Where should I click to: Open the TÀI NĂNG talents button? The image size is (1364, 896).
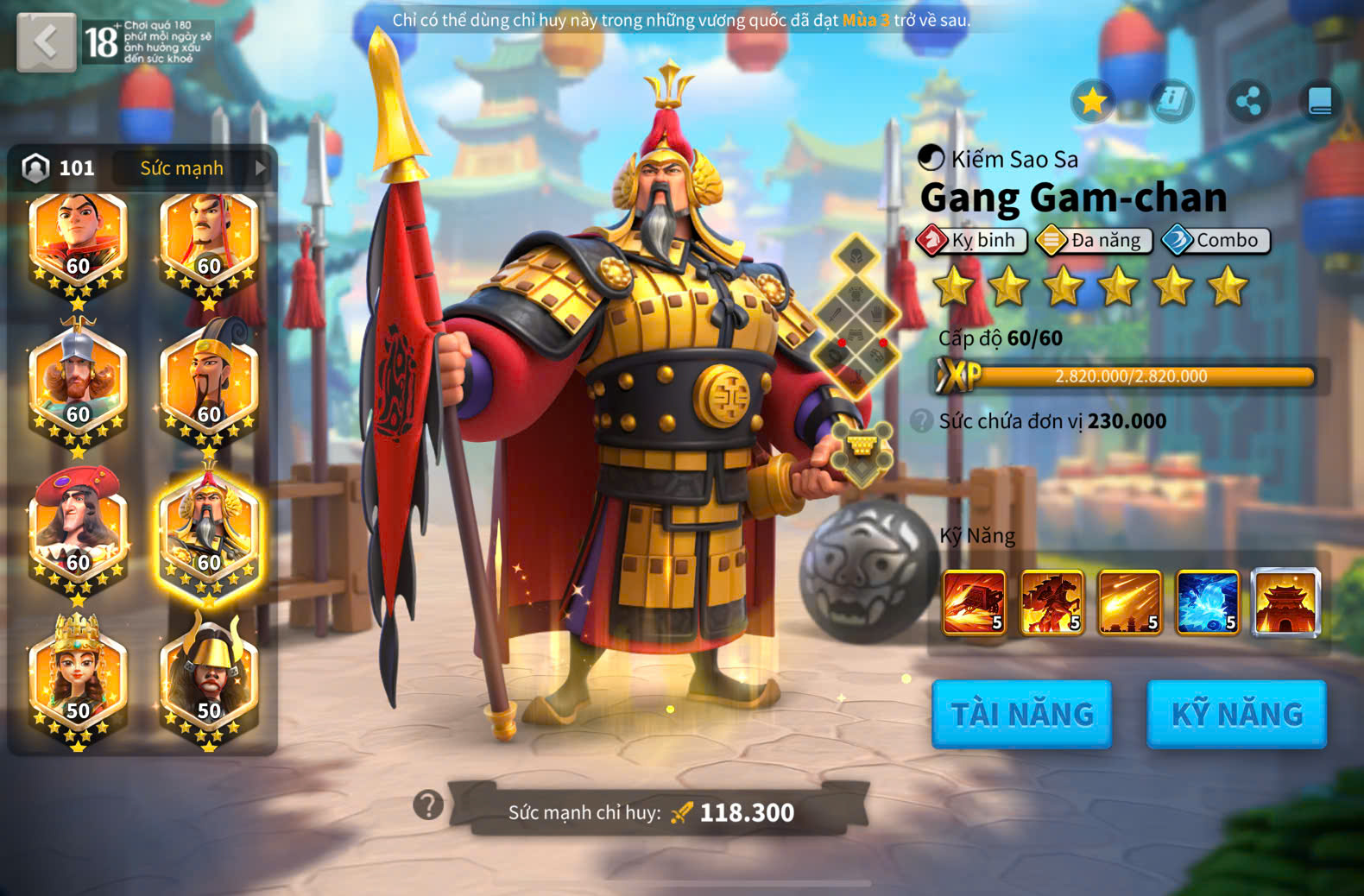1021,714
